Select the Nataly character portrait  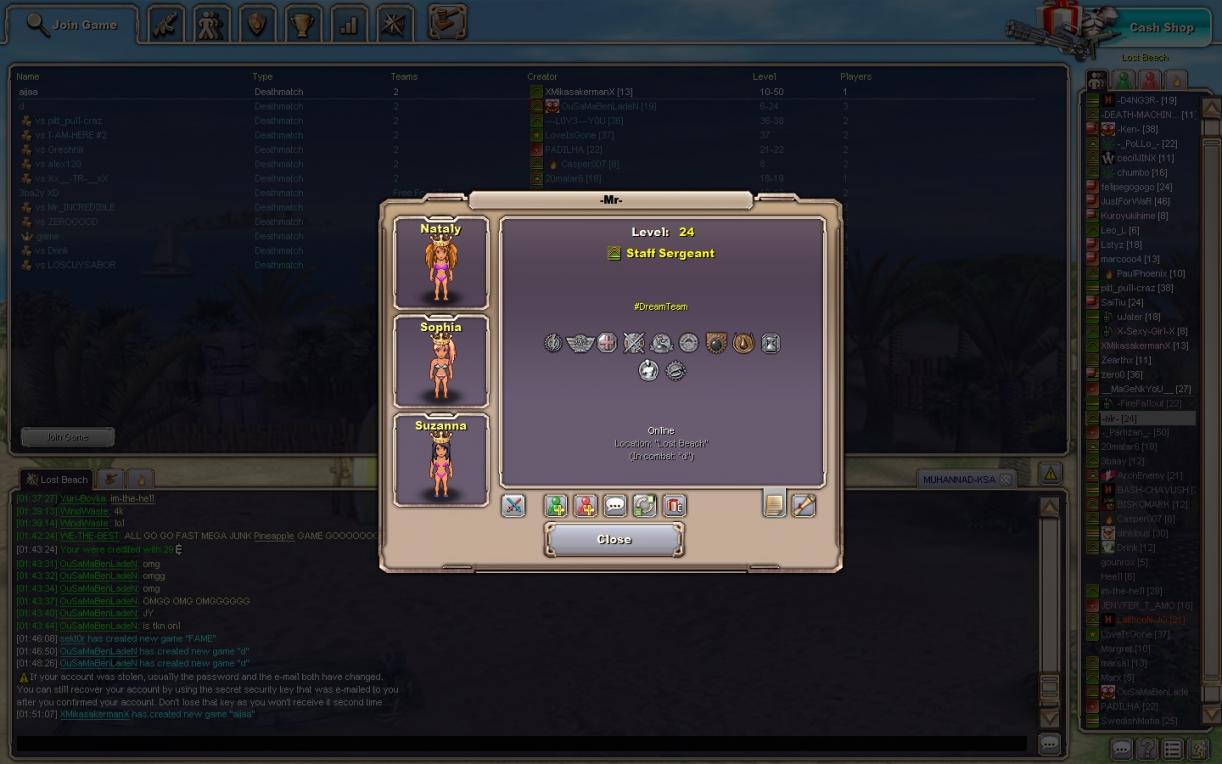click(x=441, y=264)
